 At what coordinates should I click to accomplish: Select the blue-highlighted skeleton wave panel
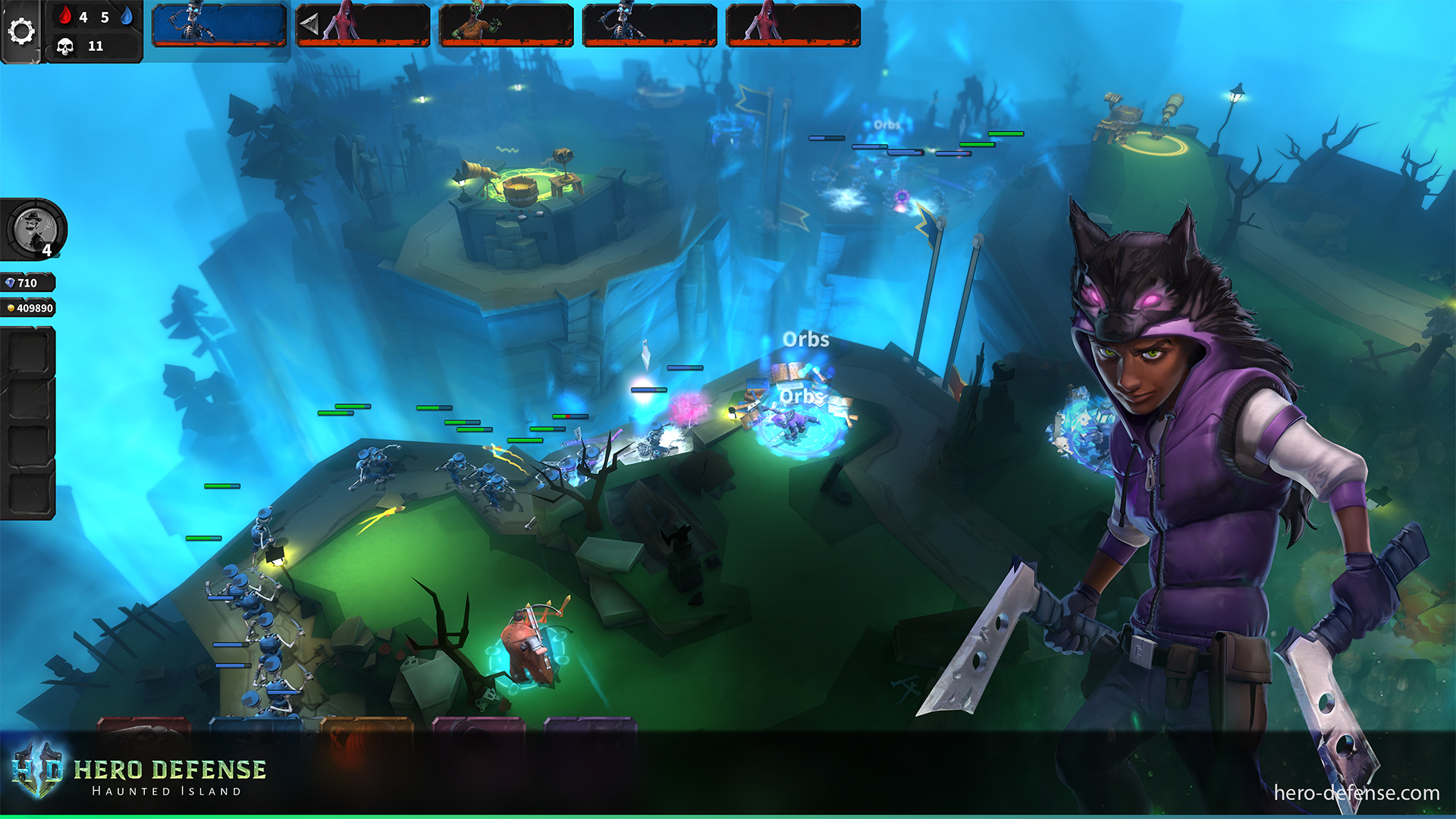219,25
